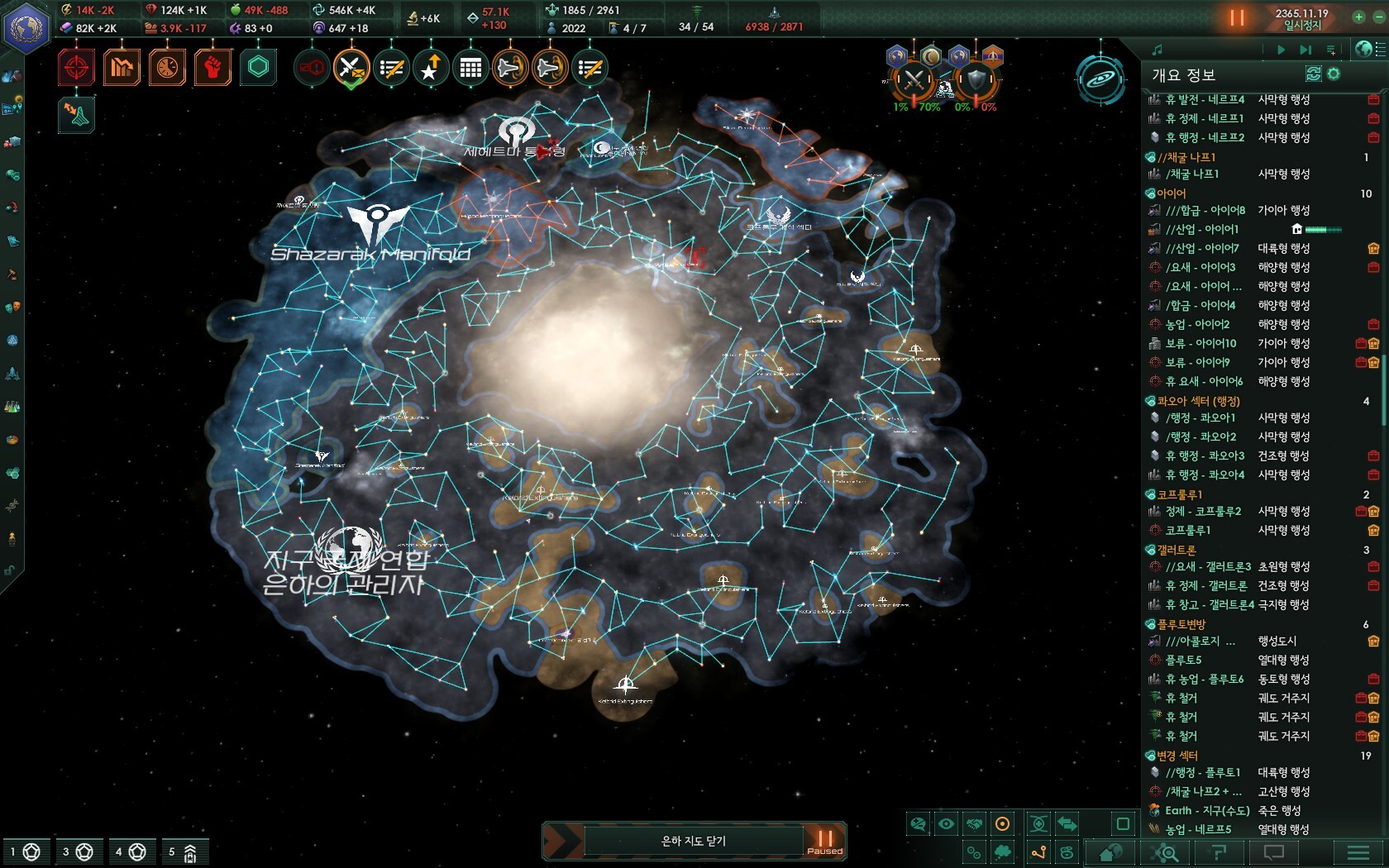Click the red raised fist alert
This screenshot has width=1389, height=868.
click(212, 67)
